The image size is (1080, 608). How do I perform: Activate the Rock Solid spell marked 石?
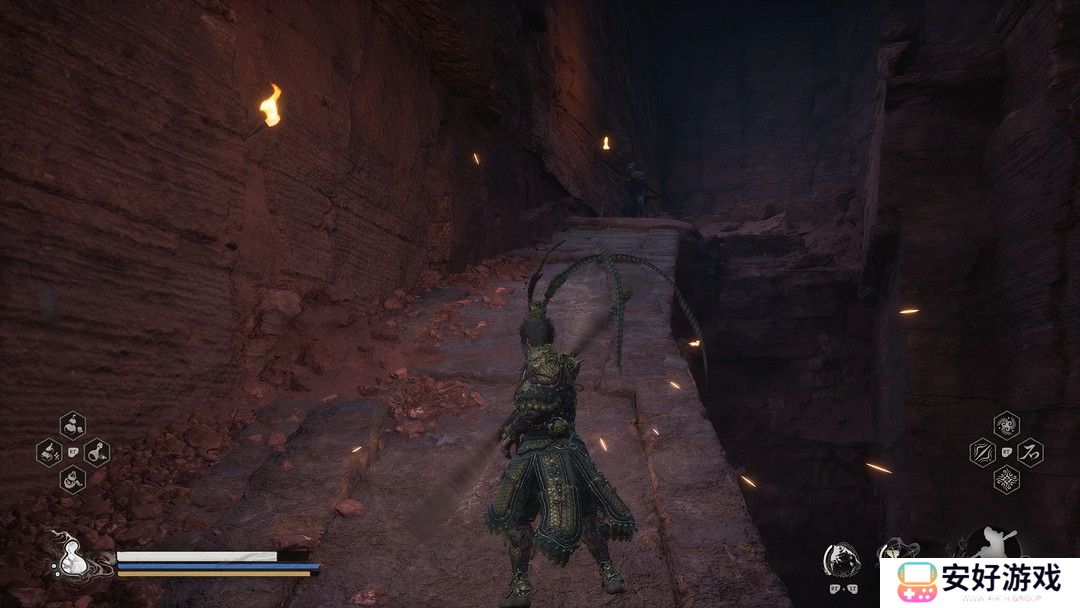[x=1030, y=452]
